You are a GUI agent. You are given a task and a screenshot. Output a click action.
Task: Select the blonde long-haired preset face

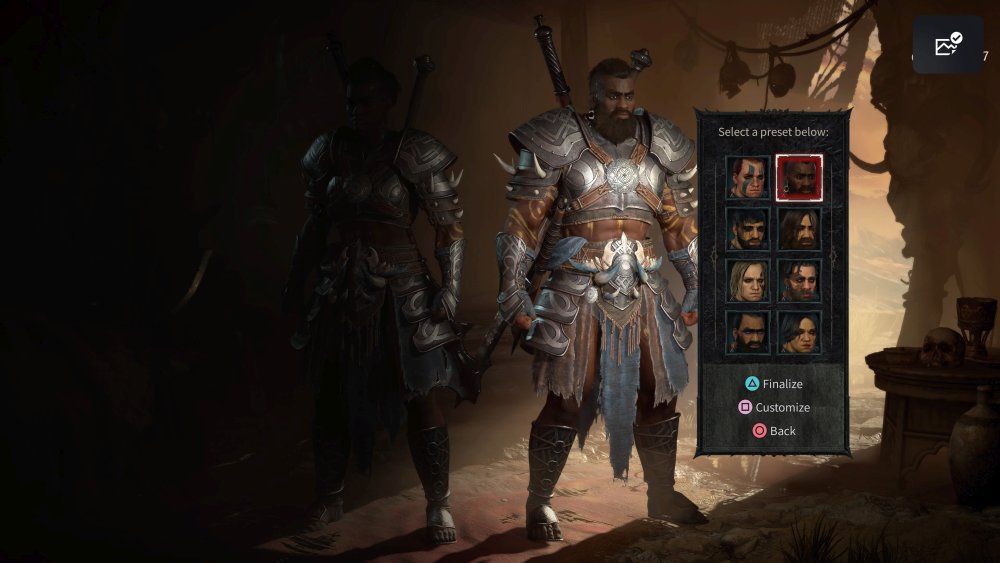tap(748, 281)
